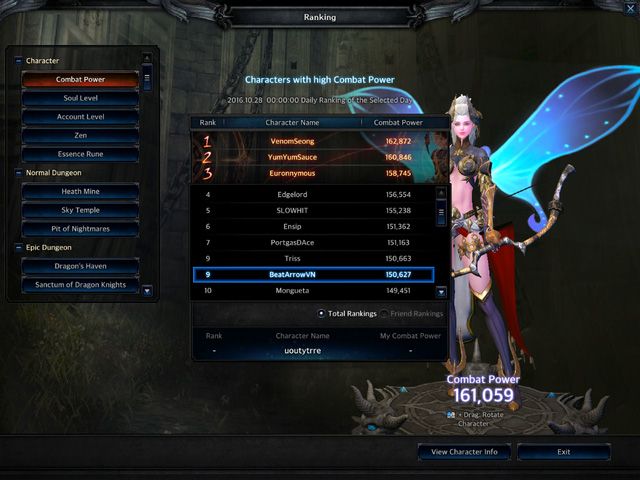Image resolution: width=640 pixels, height=480 pixels.
Task: View the Essence Rune ranking
Action: tap(80, 154)
